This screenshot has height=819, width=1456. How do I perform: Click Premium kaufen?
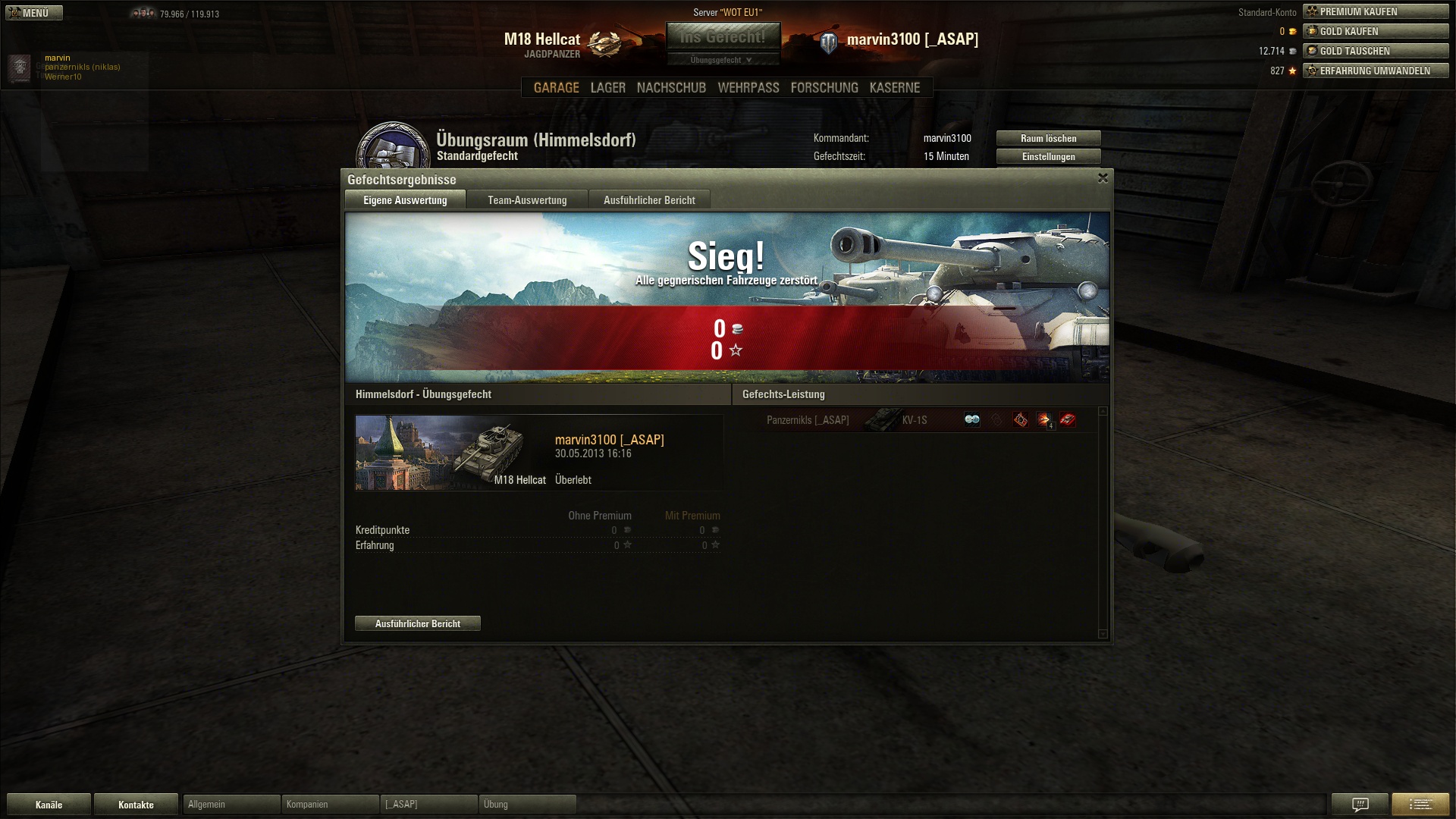[1375, 11]
